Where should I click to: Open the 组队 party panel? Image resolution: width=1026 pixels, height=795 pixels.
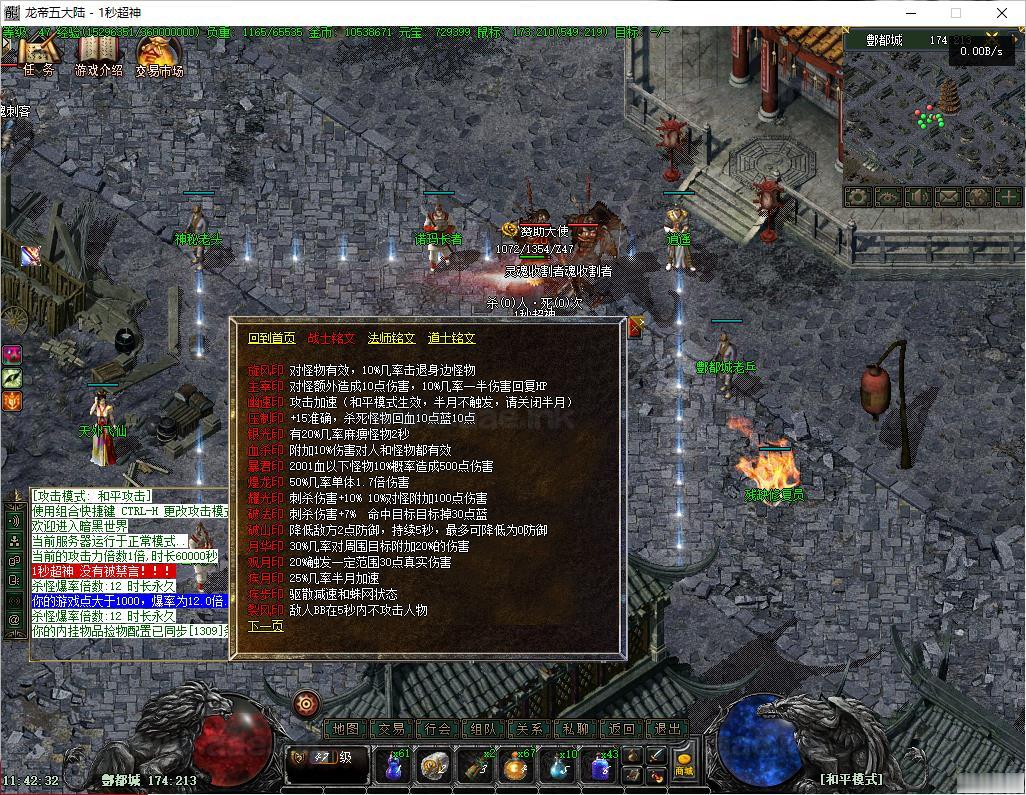tap(484, 729)
